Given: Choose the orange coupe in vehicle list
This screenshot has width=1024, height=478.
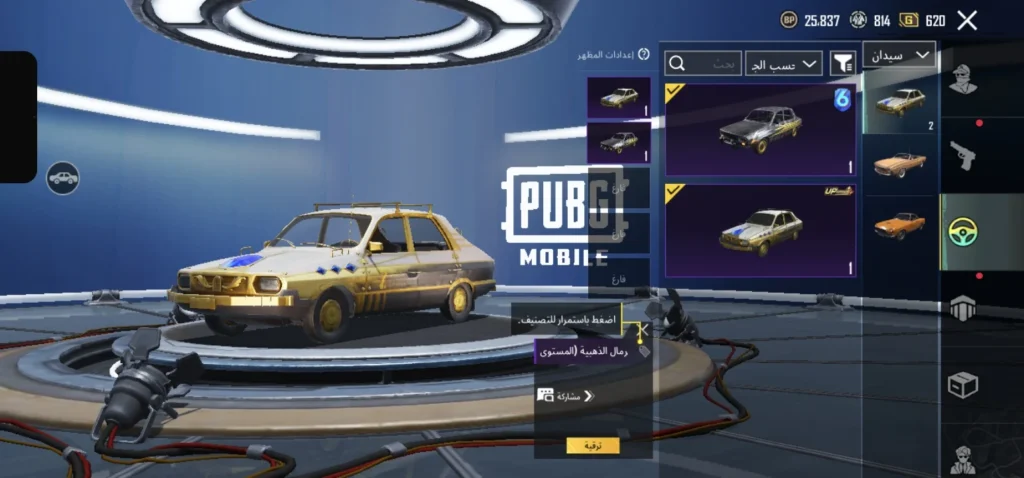Looking at the screenshot, I should point(899,224).
